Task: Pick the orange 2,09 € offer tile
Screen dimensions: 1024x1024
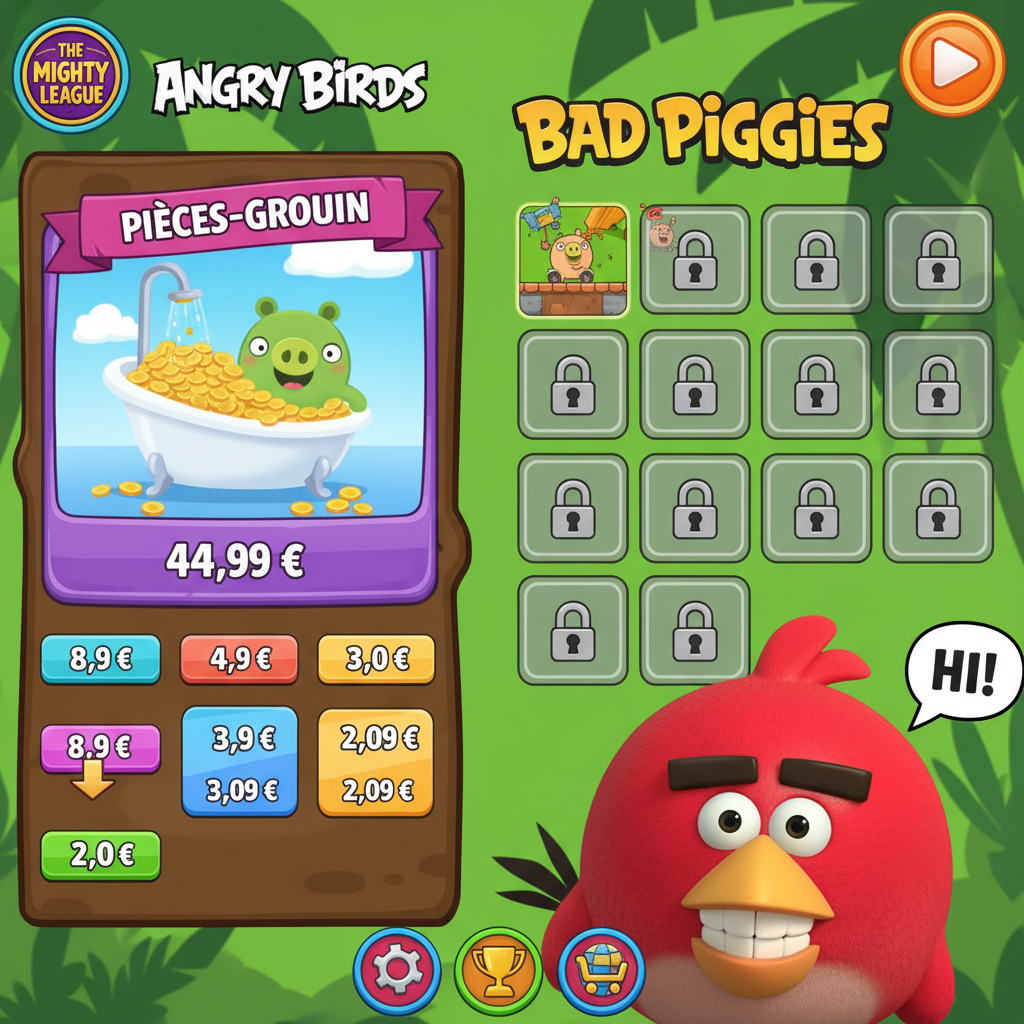Action: click(x=376, y=762)
